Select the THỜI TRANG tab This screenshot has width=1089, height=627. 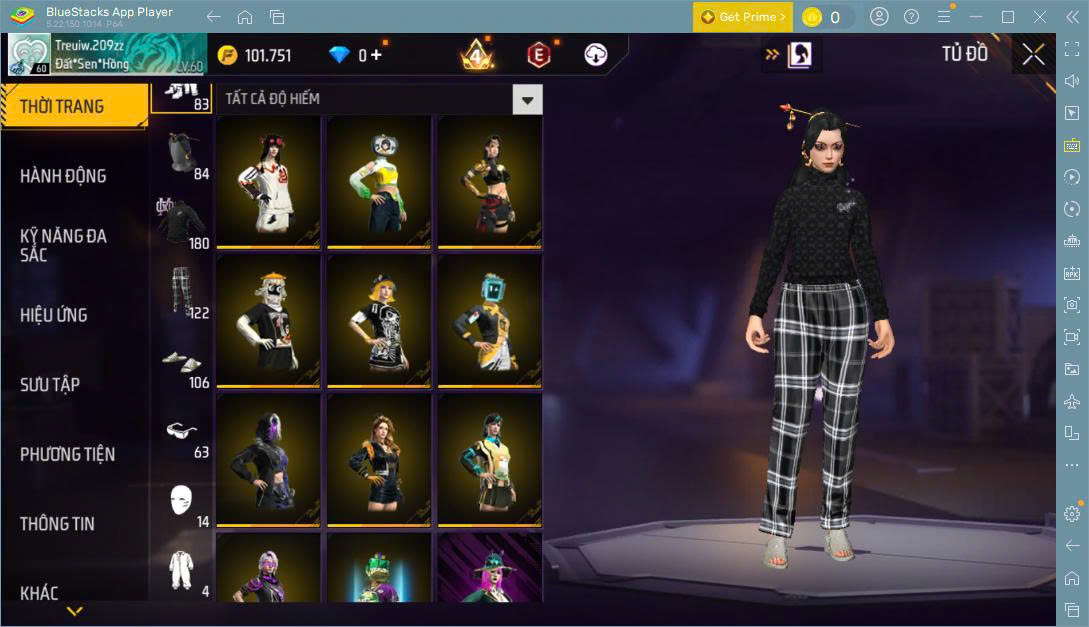pyautogui.click(x=62, y=107)
